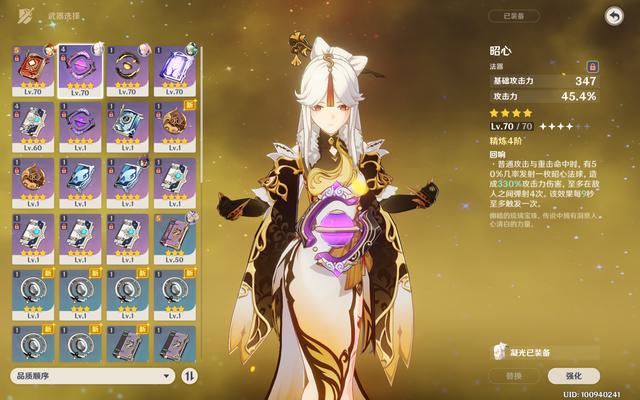This screenshot has height=400, width=640.
Task: Open the 品质顺序 sort dropdown
Action: click(94, 375)
